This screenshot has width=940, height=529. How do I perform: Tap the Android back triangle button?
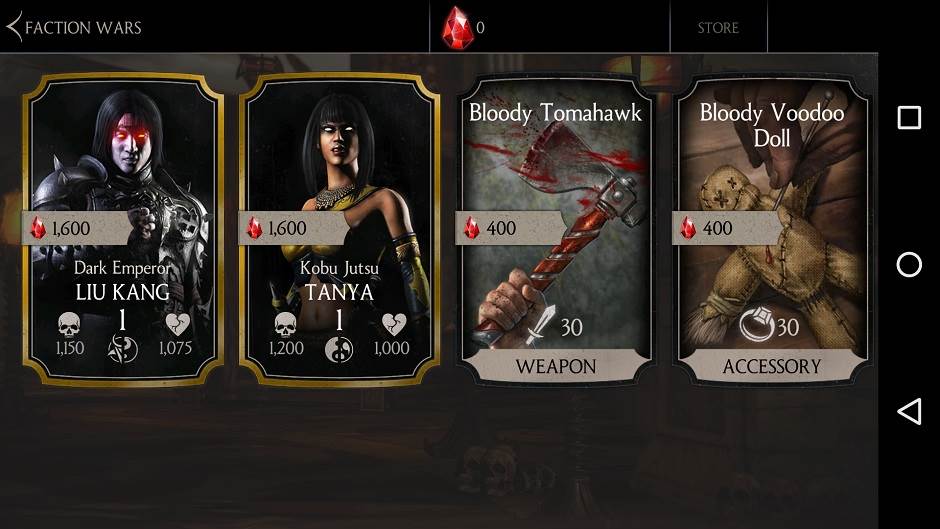point(909,411)
